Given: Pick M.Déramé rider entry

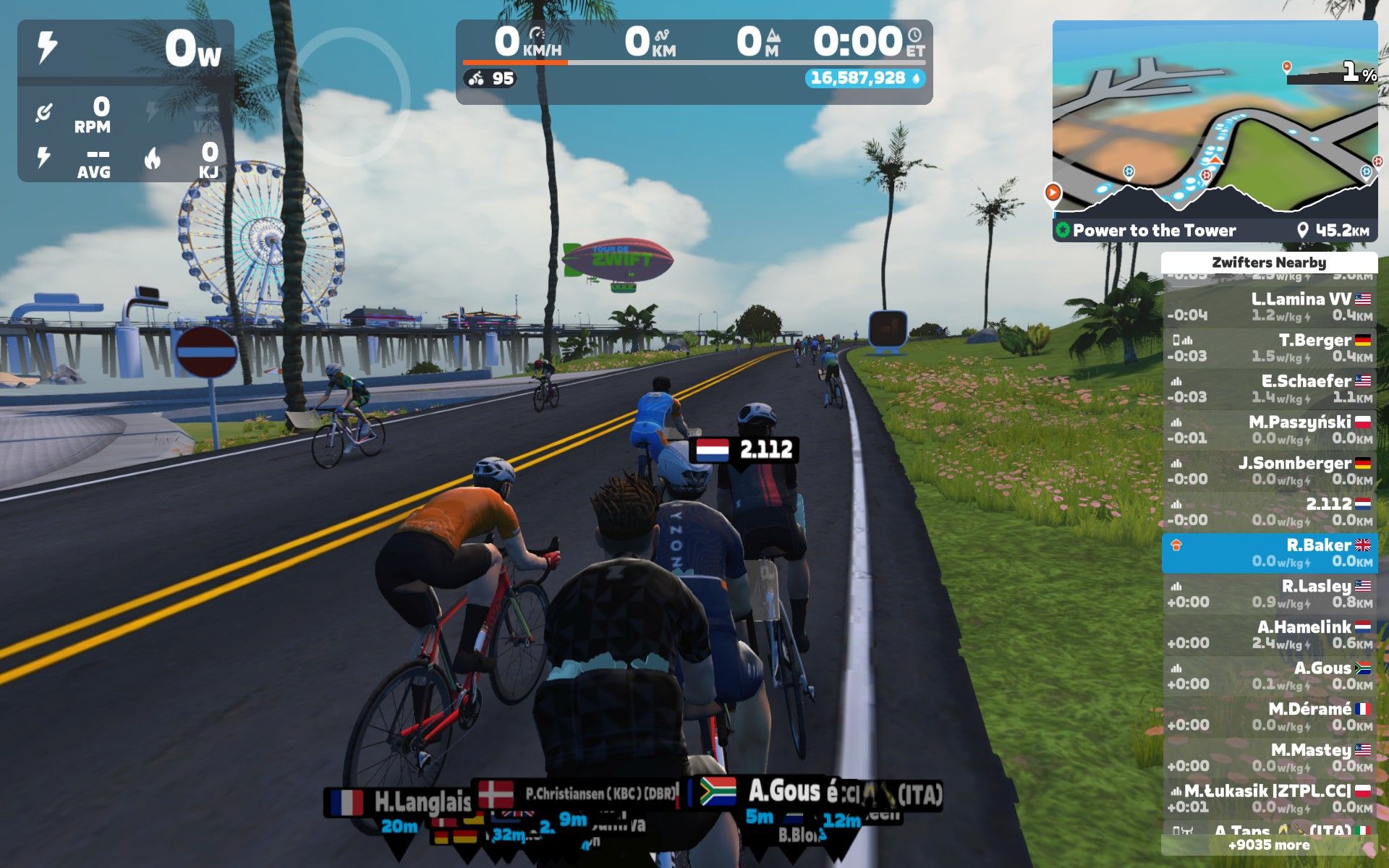Looking at the screenshot, I should click(x=1269, y=717).
